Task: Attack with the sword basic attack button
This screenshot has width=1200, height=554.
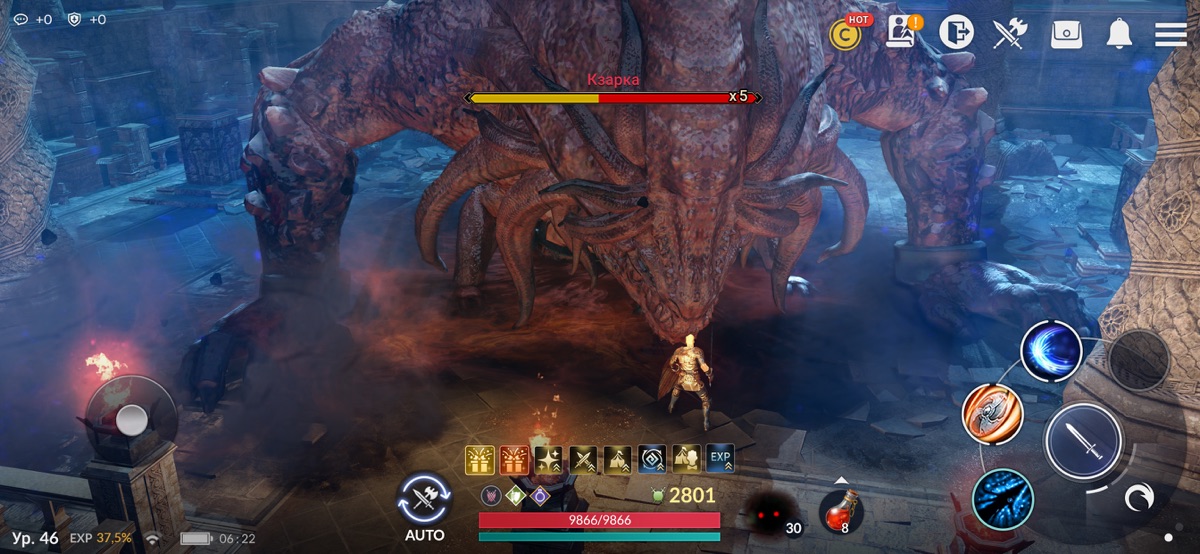Action: (1081, 442)
